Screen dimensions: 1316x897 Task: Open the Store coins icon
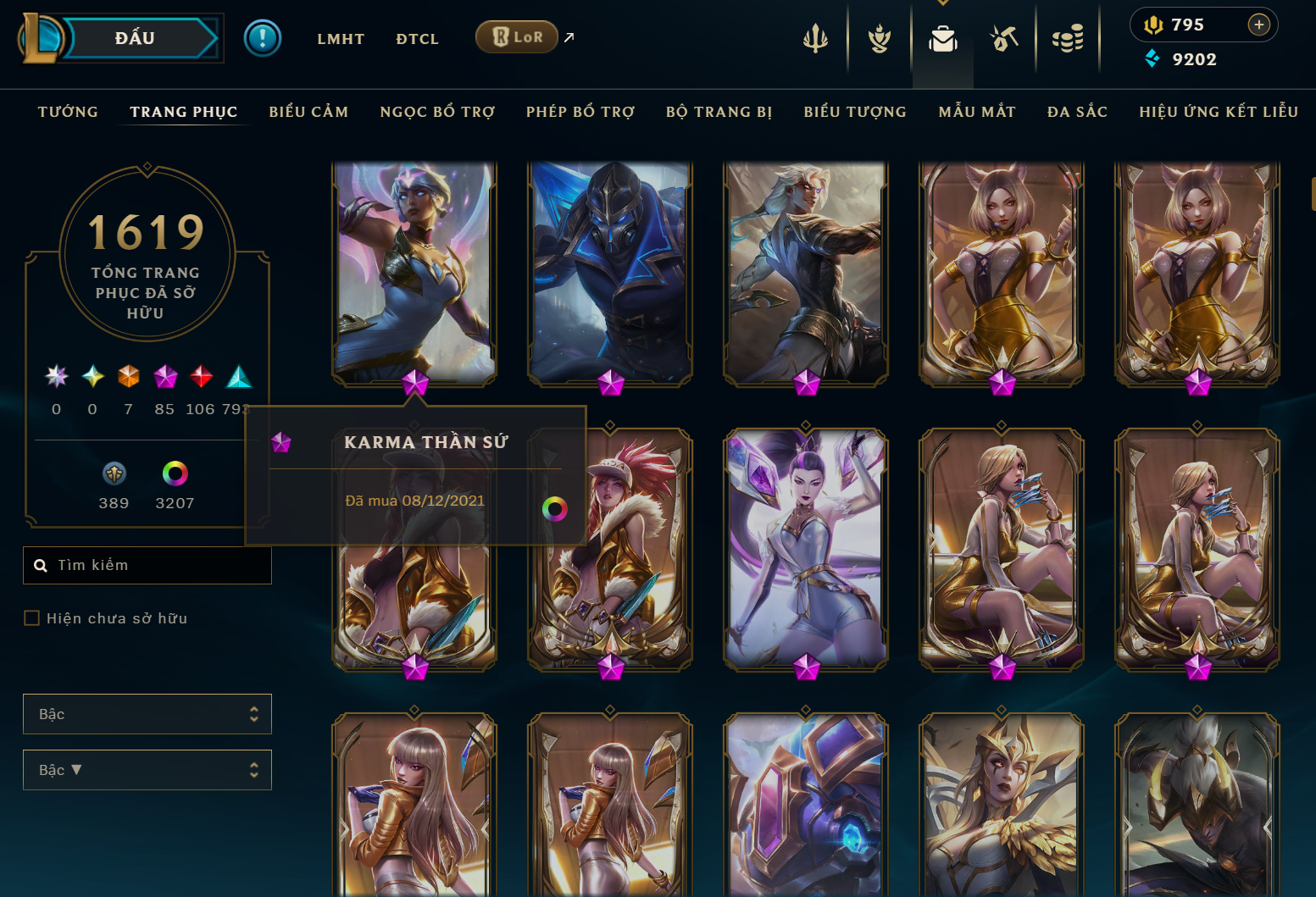click(1068, 37)
